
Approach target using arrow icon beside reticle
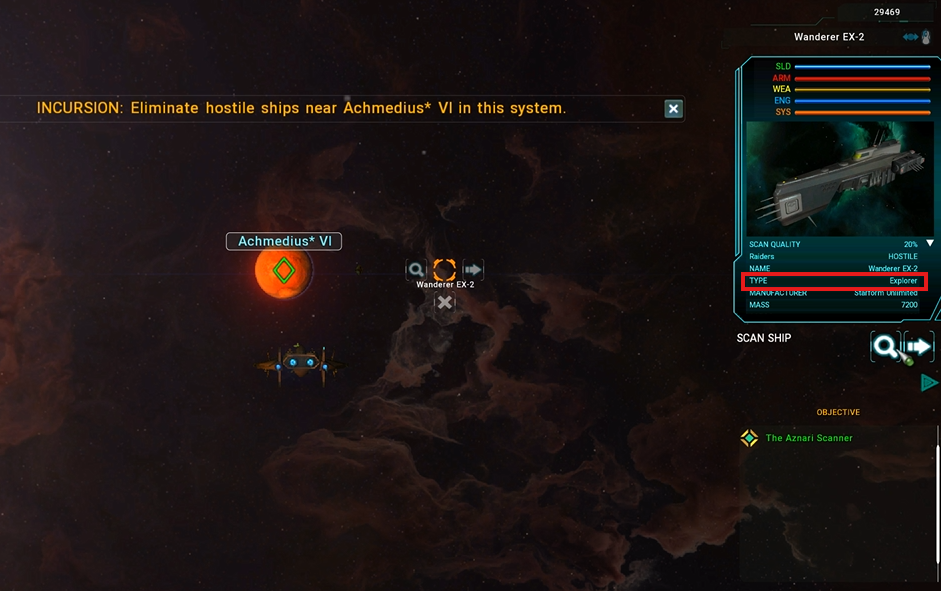tap(473, 269)
